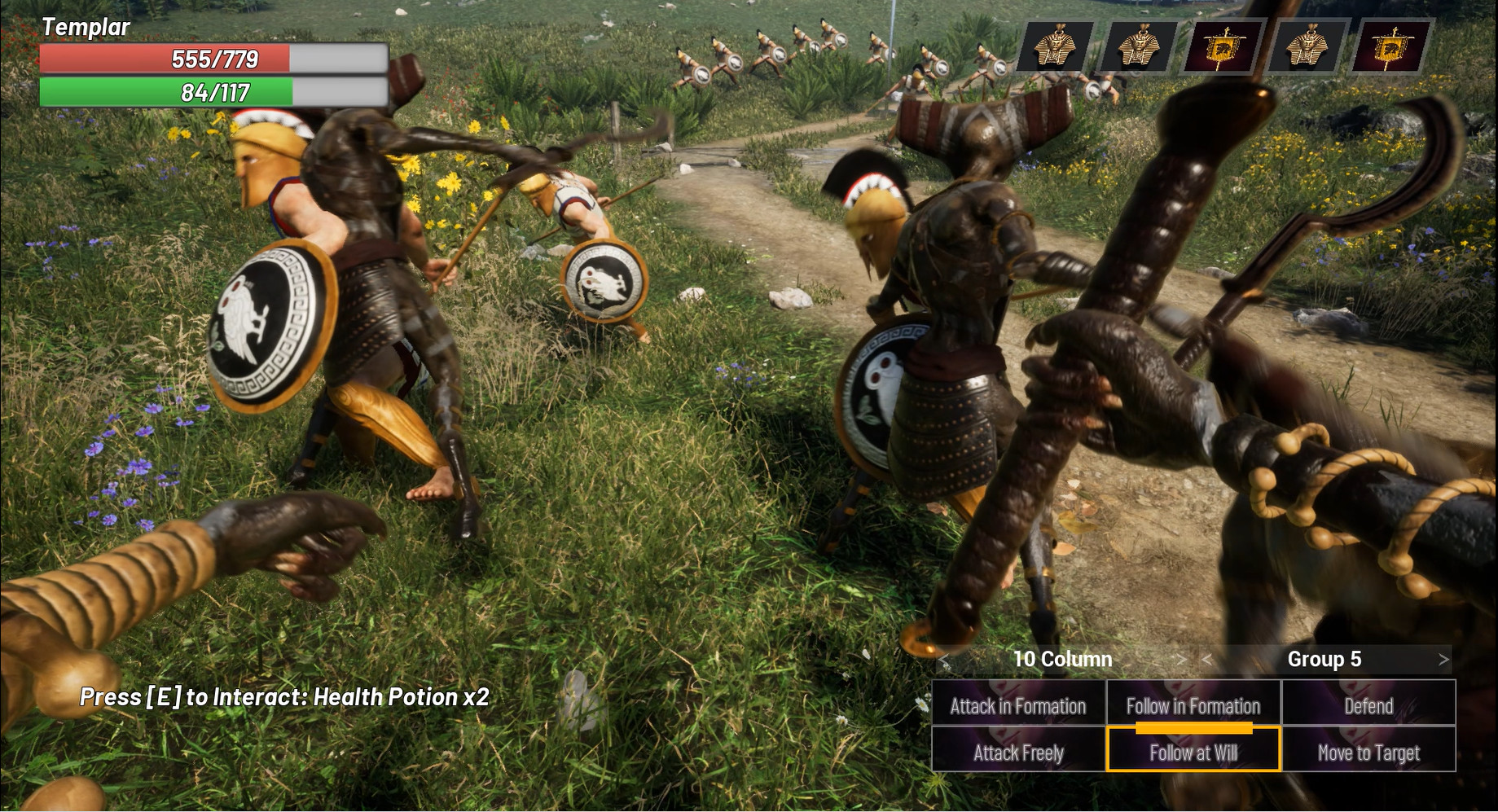Click the red Templar health bar showing 555/779
Image resolution: width=1498 pixels, height=812 pixels.
coord(212,59)
